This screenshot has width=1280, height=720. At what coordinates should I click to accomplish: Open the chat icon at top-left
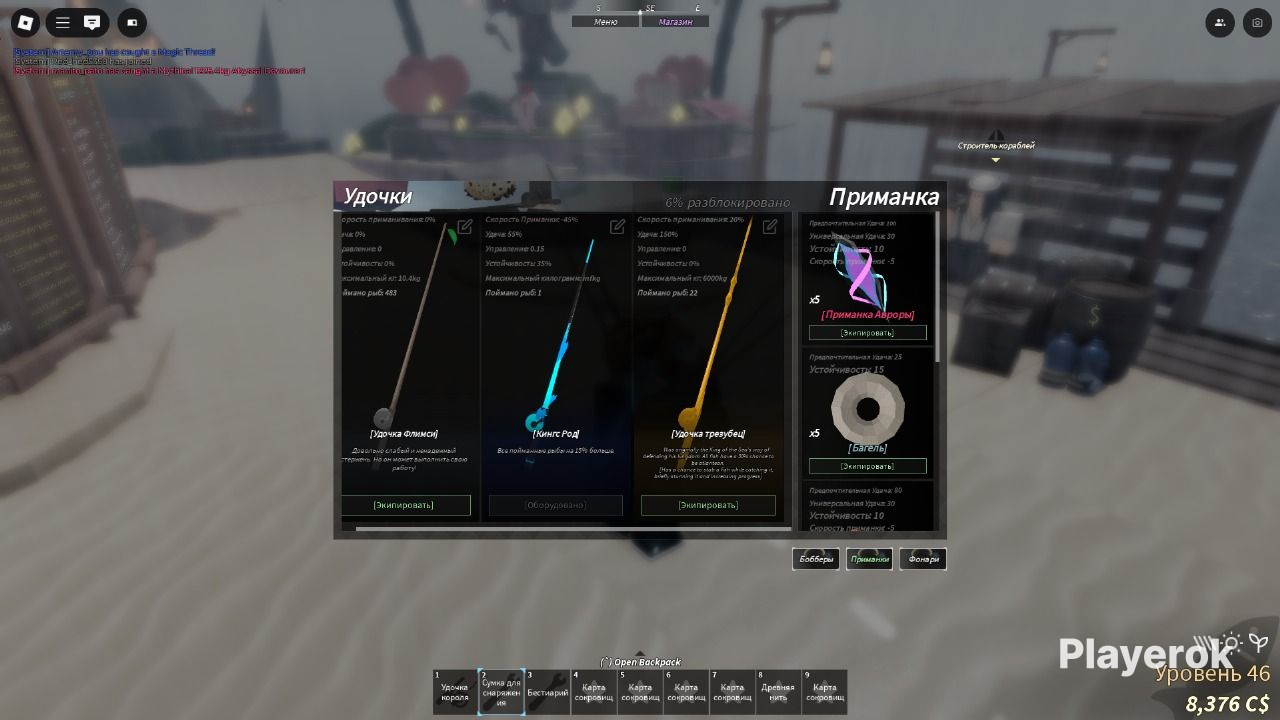[93, 22]
